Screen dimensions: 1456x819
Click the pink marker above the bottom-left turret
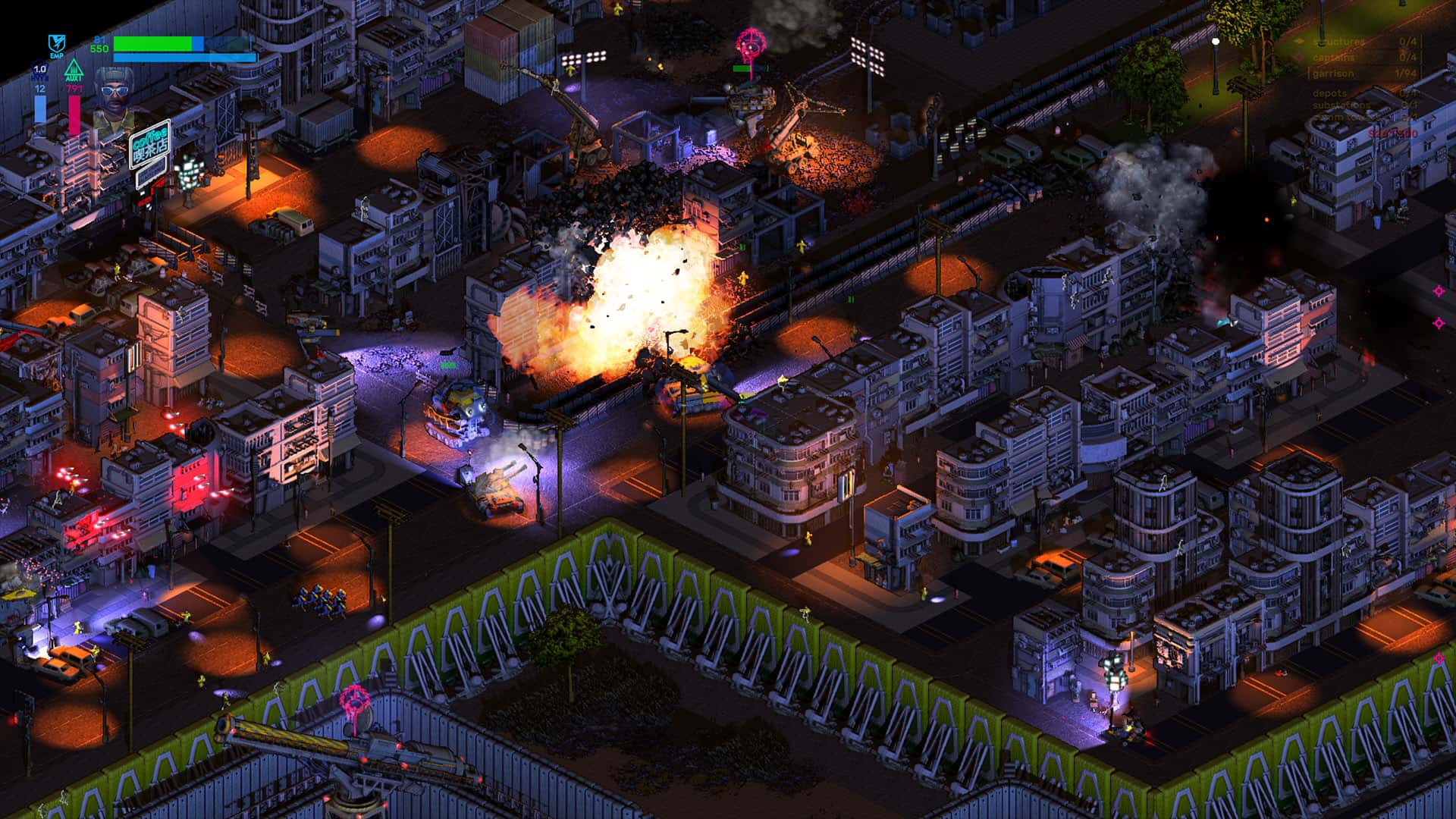pos(355,700)
